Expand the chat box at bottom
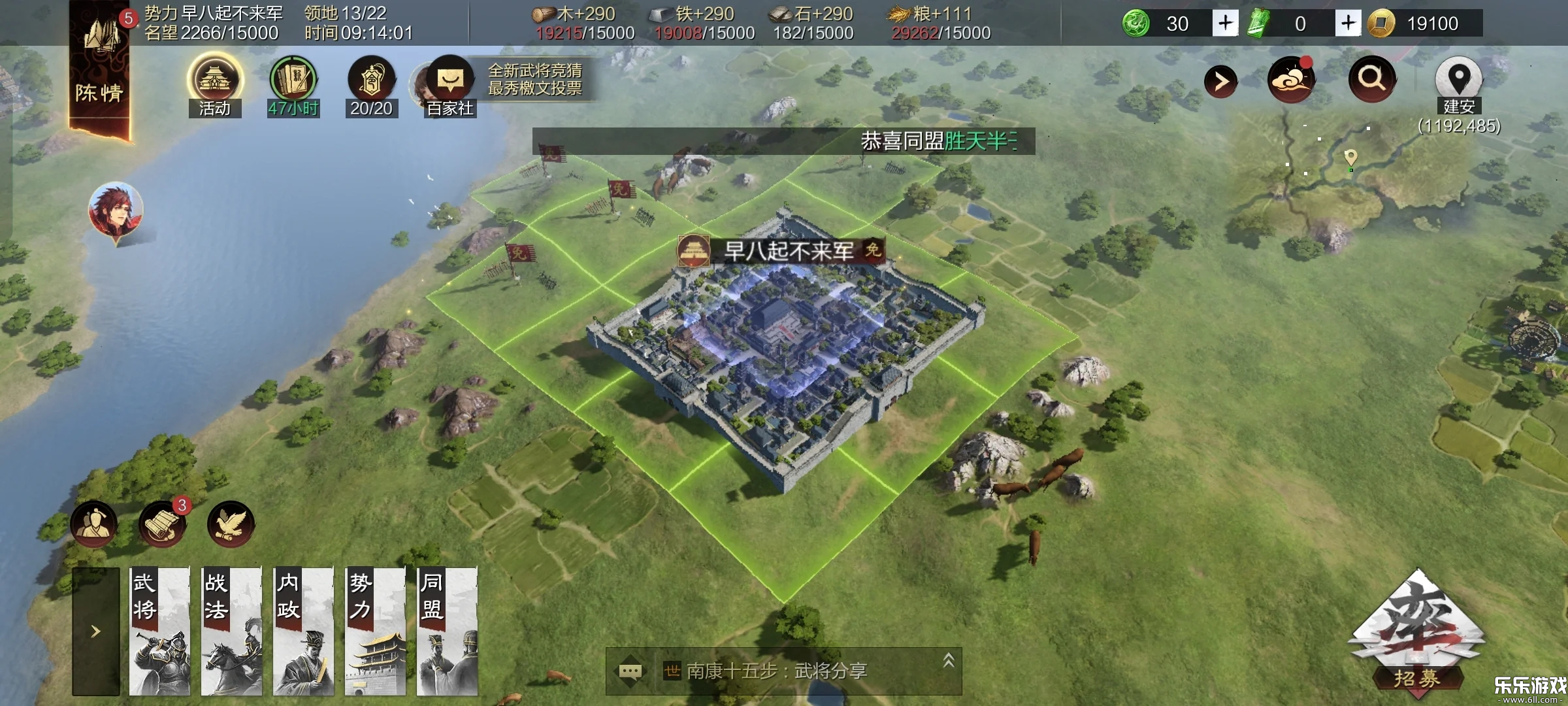Image resolution: width=1568 pixels, height=706 pixels. (949, 662)
